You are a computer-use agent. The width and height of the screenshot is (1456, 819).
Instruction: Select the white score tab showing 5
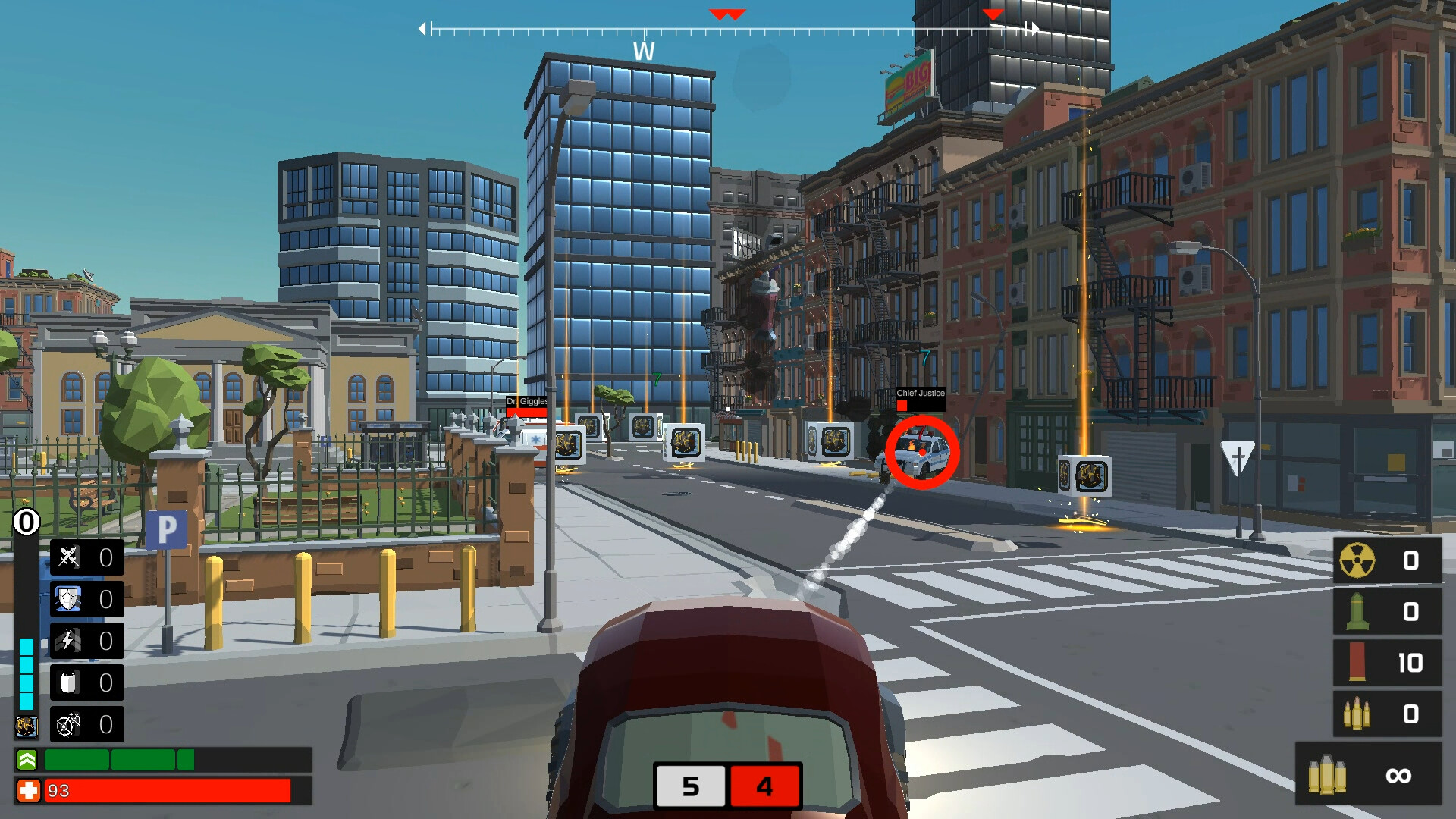[690, 787]
